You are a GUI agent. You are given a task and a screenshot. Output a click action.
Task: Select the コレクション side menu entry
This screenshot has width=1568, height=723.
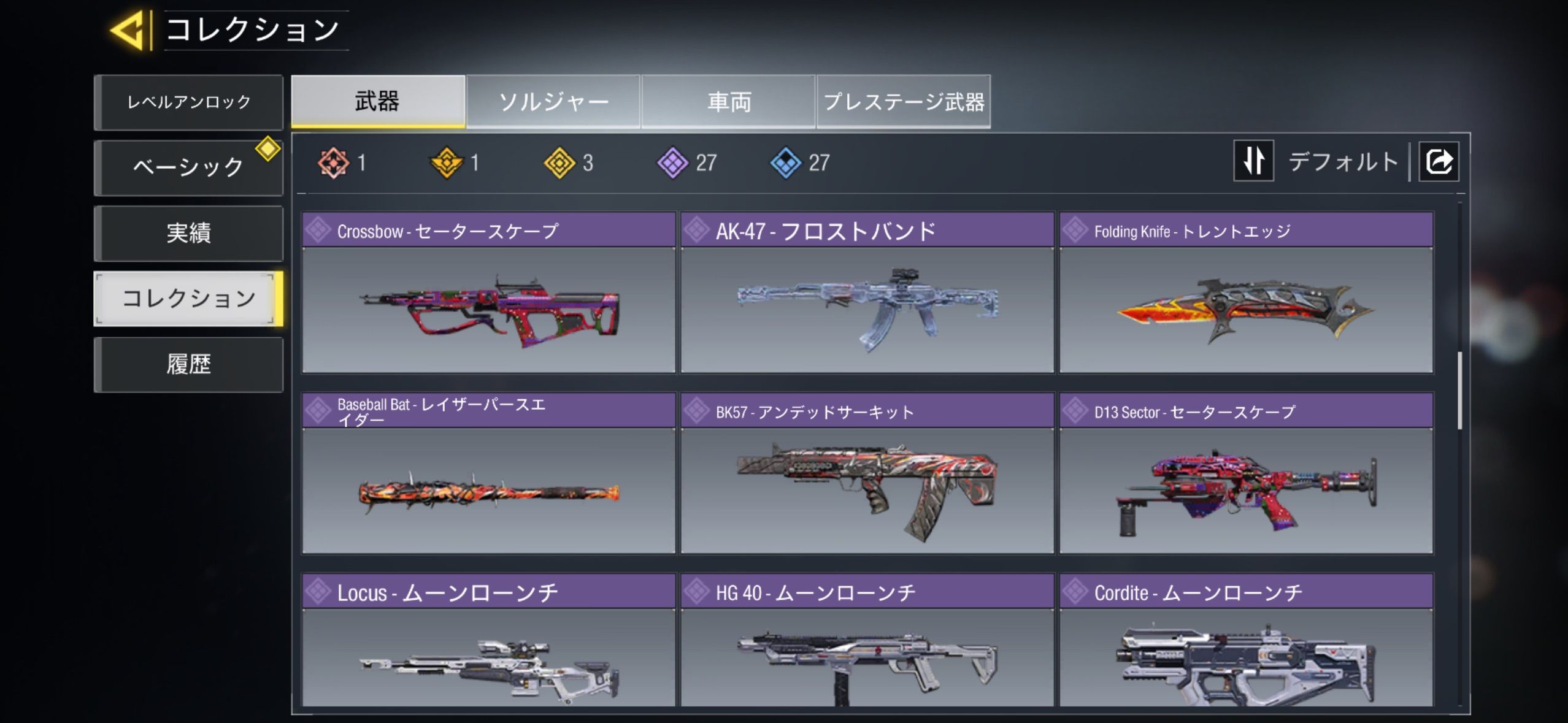(x=188, y=299)
